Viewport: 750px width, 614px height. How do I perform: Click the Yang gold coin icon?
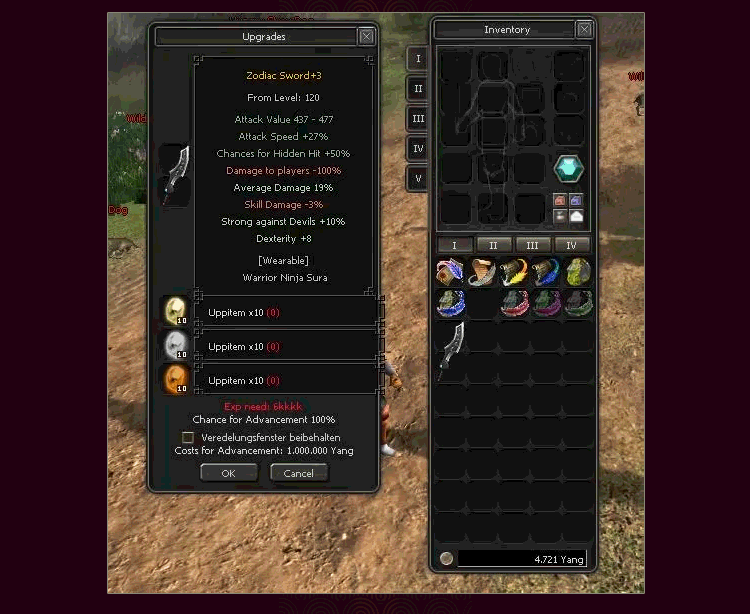coord(446,558)
